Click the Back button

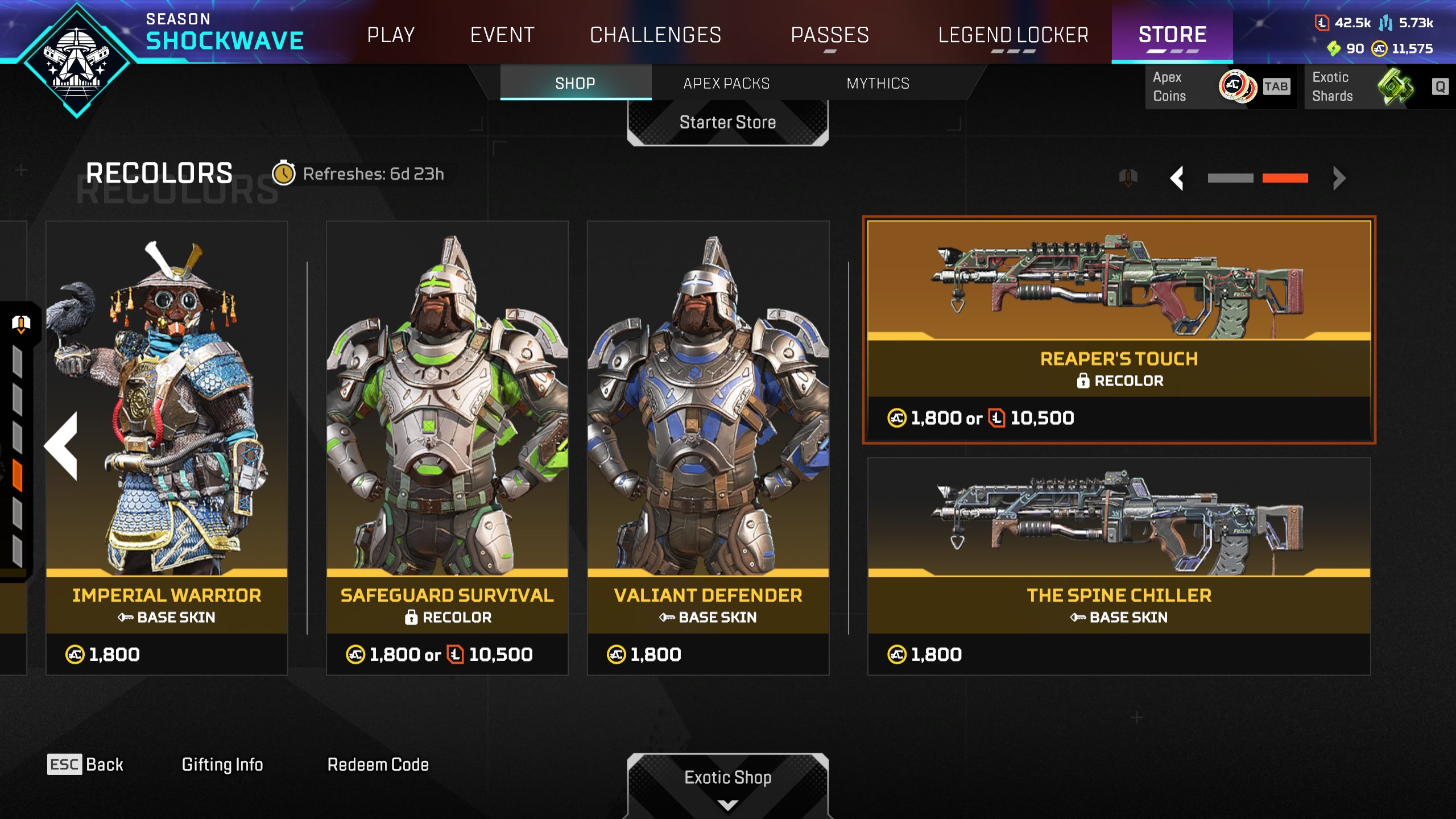86,764
